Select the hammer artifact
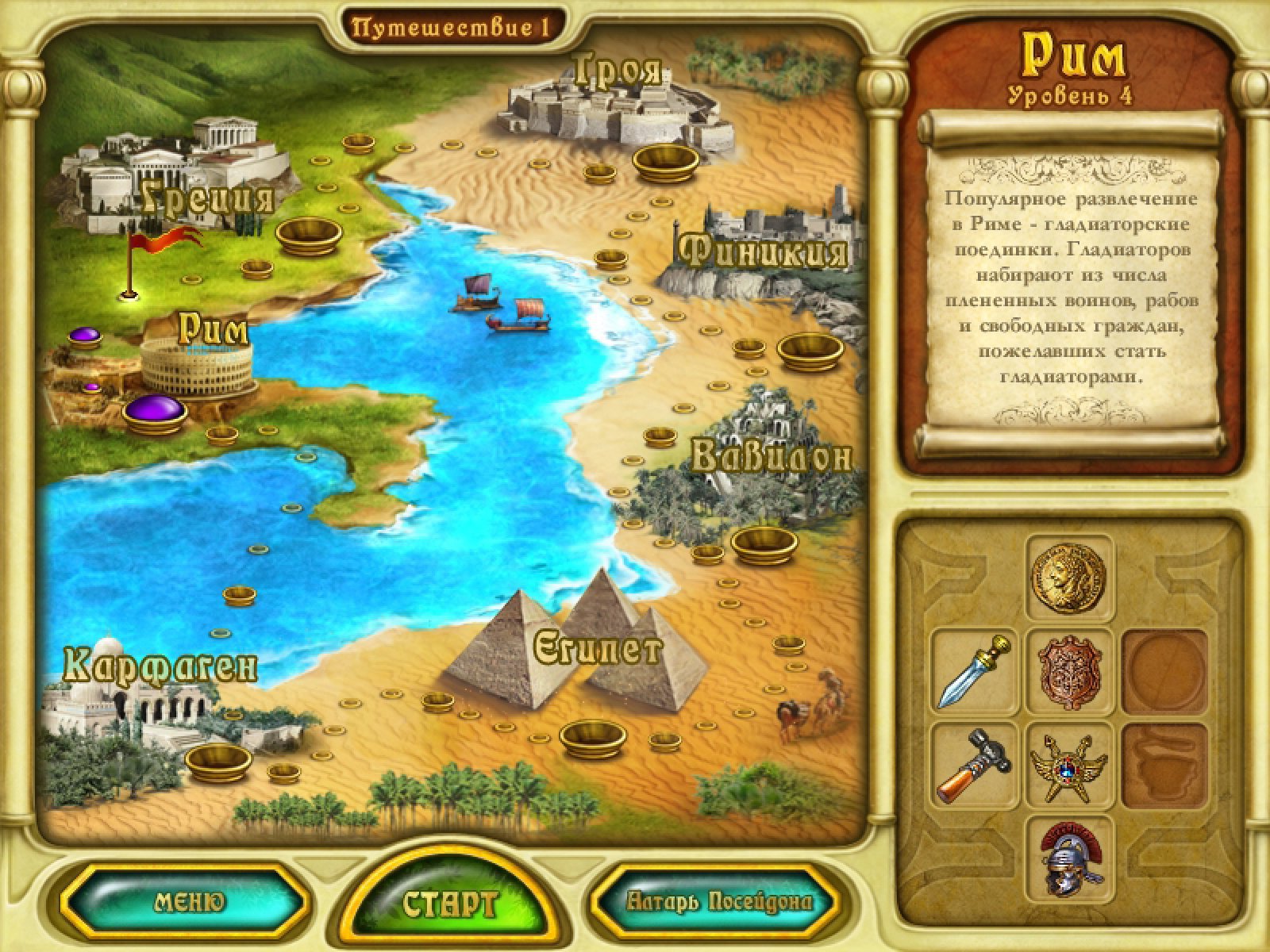Image resolution: width=1270 pixels, height=952 pixels. tap(975, 763)
